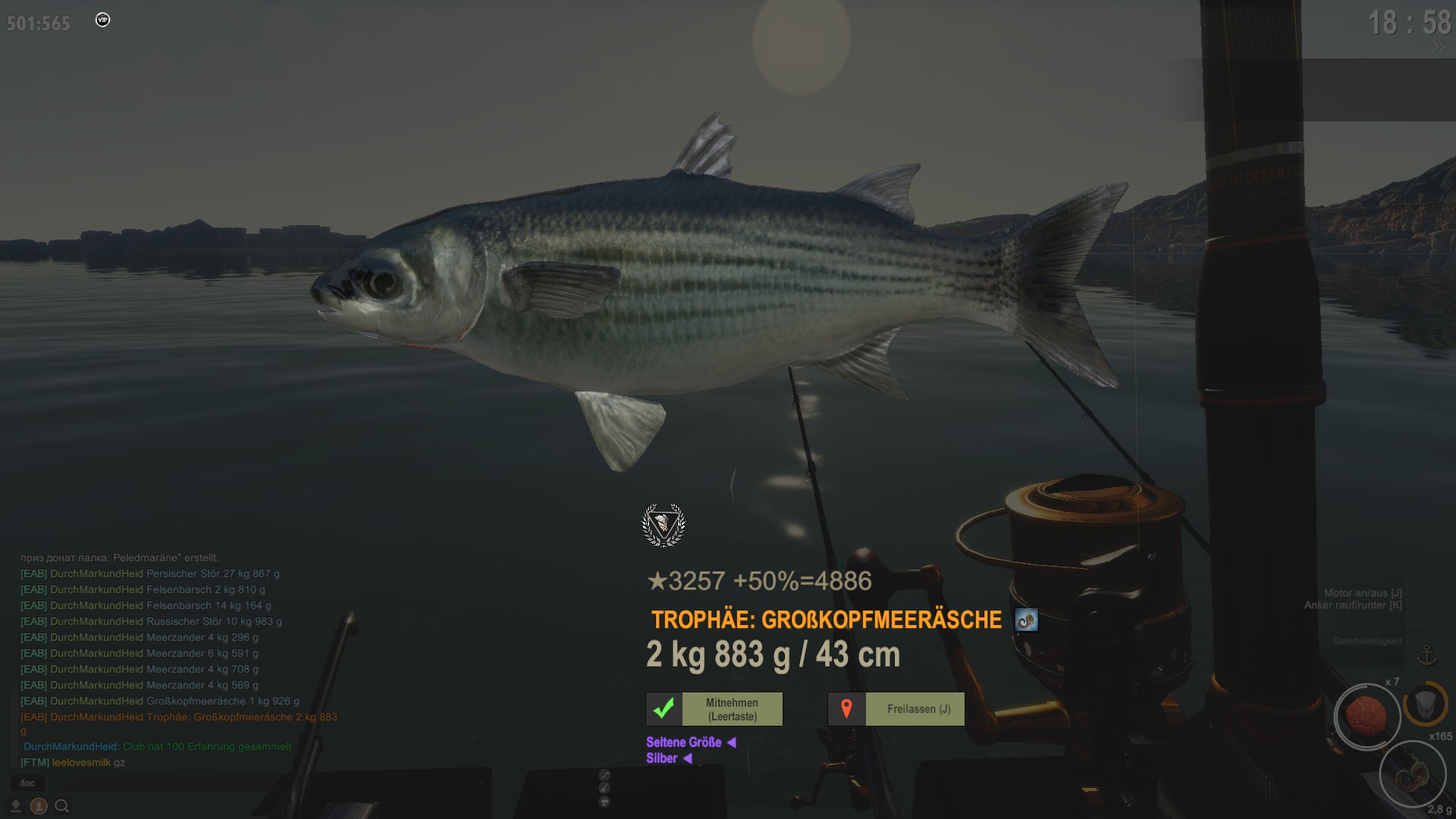The height and width of the screenshot is (819, 1456).
Task: Expand the collapsed panel with double arrows
Action: pyautogui.click(x=1439, y=48)
